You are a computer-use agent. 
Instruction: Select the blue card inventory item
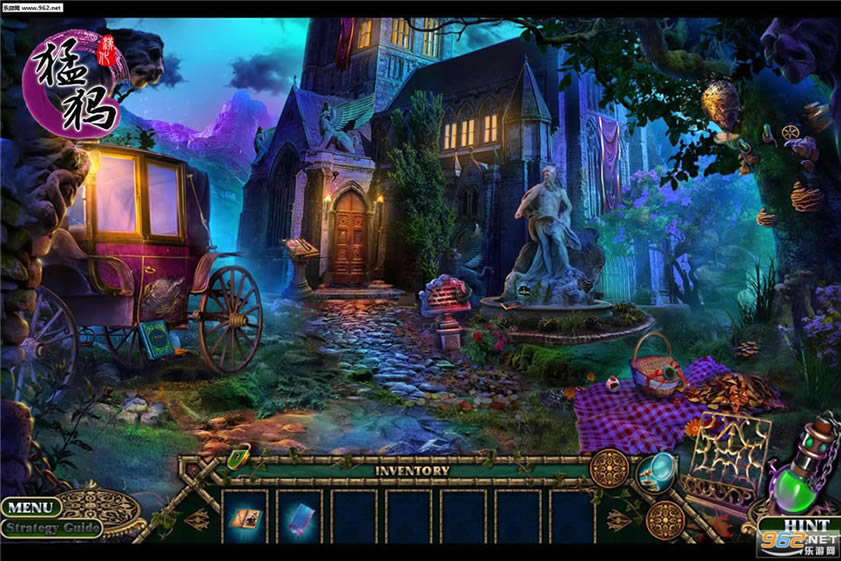(x=299, y=516)
